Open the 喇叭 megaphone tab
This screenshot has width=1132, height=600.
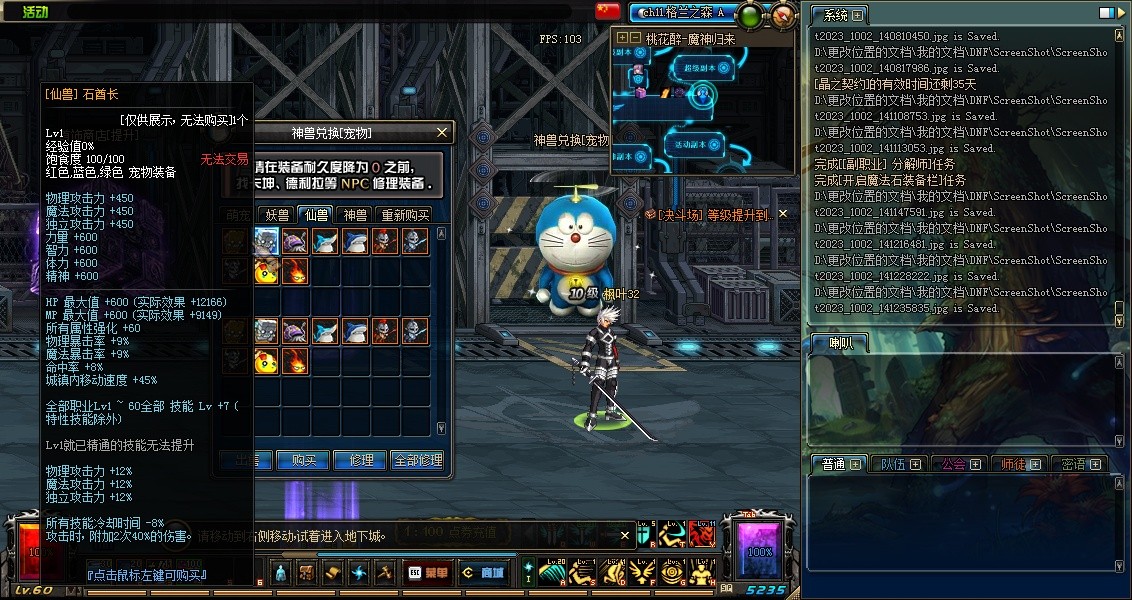tap(838, 343)
